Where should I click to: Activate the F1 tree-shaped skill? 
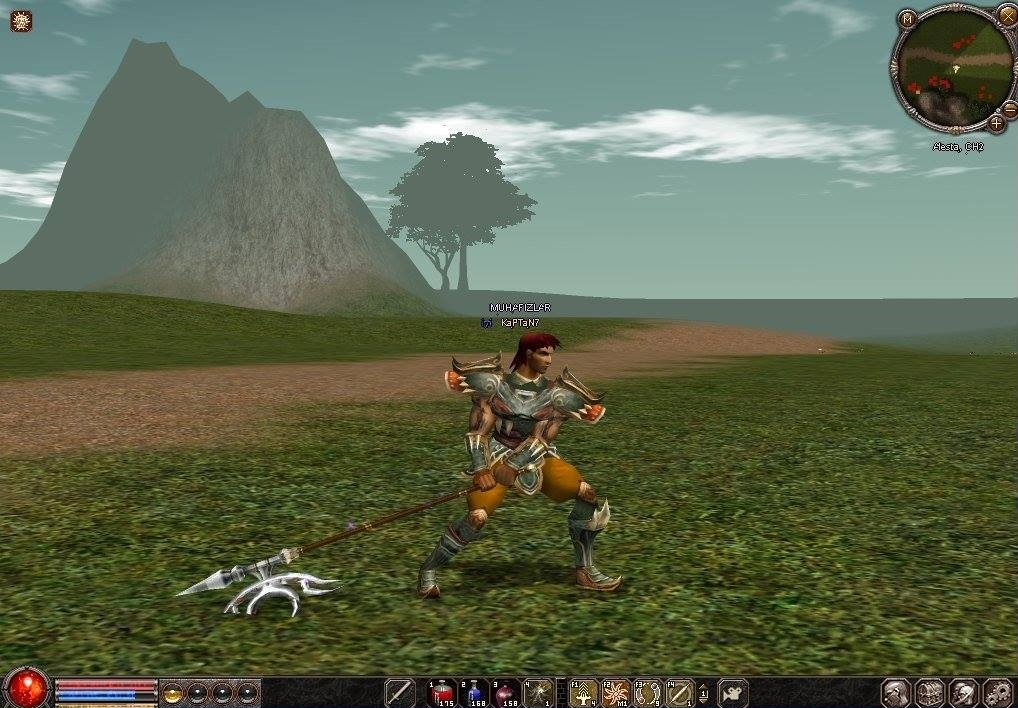coord(584,692)
